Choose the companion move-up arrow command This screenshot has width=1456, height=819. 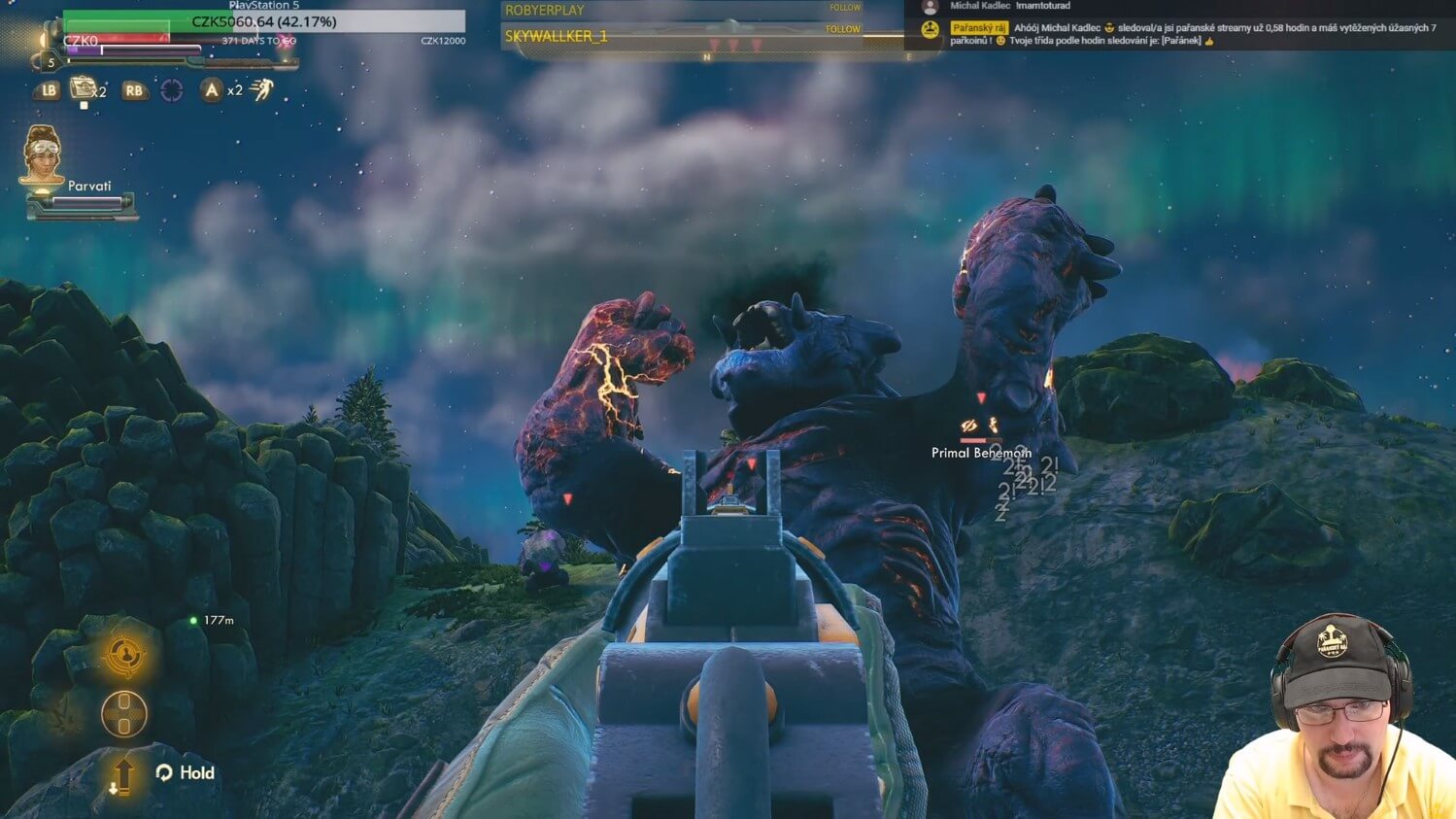(123, 775)
